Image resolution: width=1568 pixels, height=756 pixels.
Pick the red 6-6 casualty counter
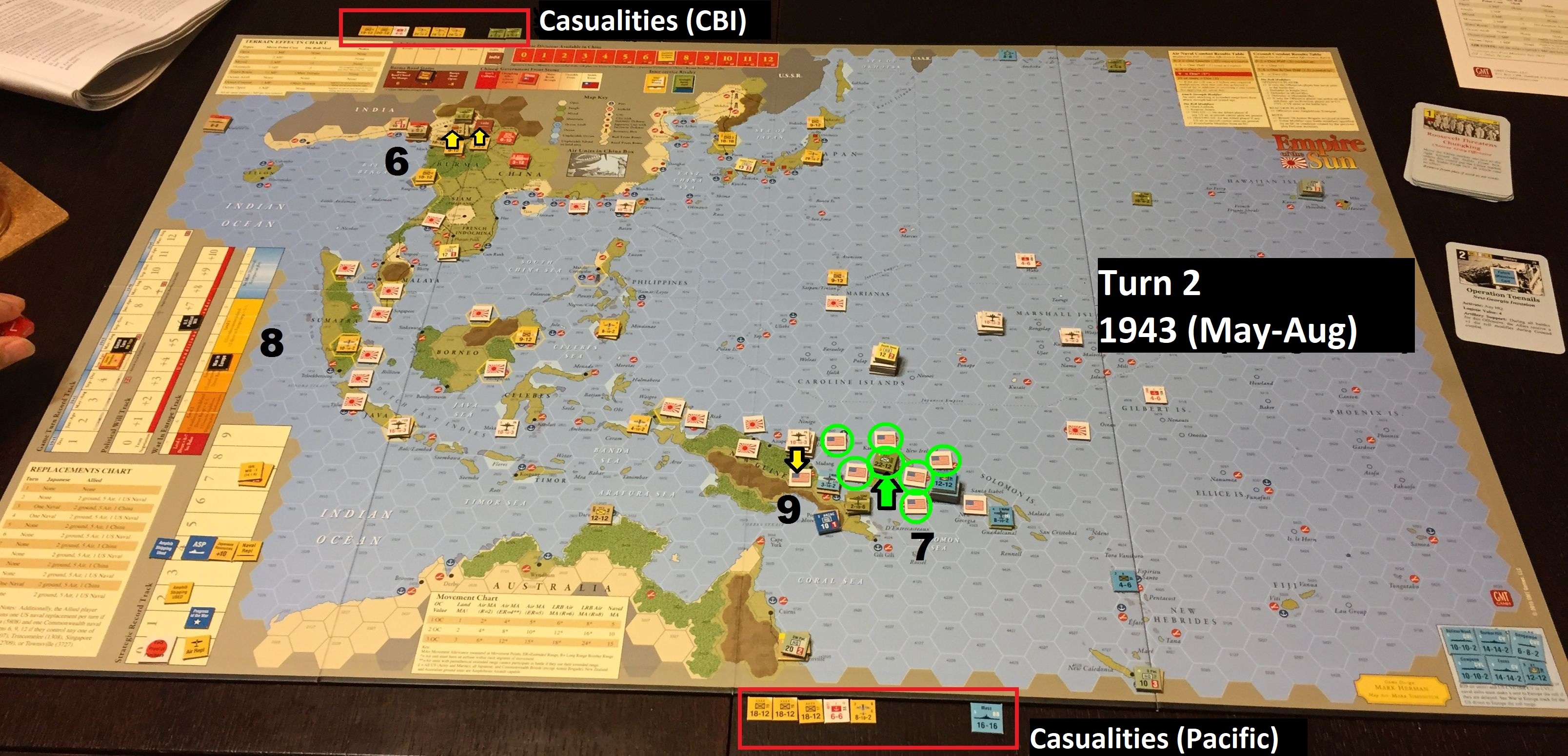coord(836,711)
